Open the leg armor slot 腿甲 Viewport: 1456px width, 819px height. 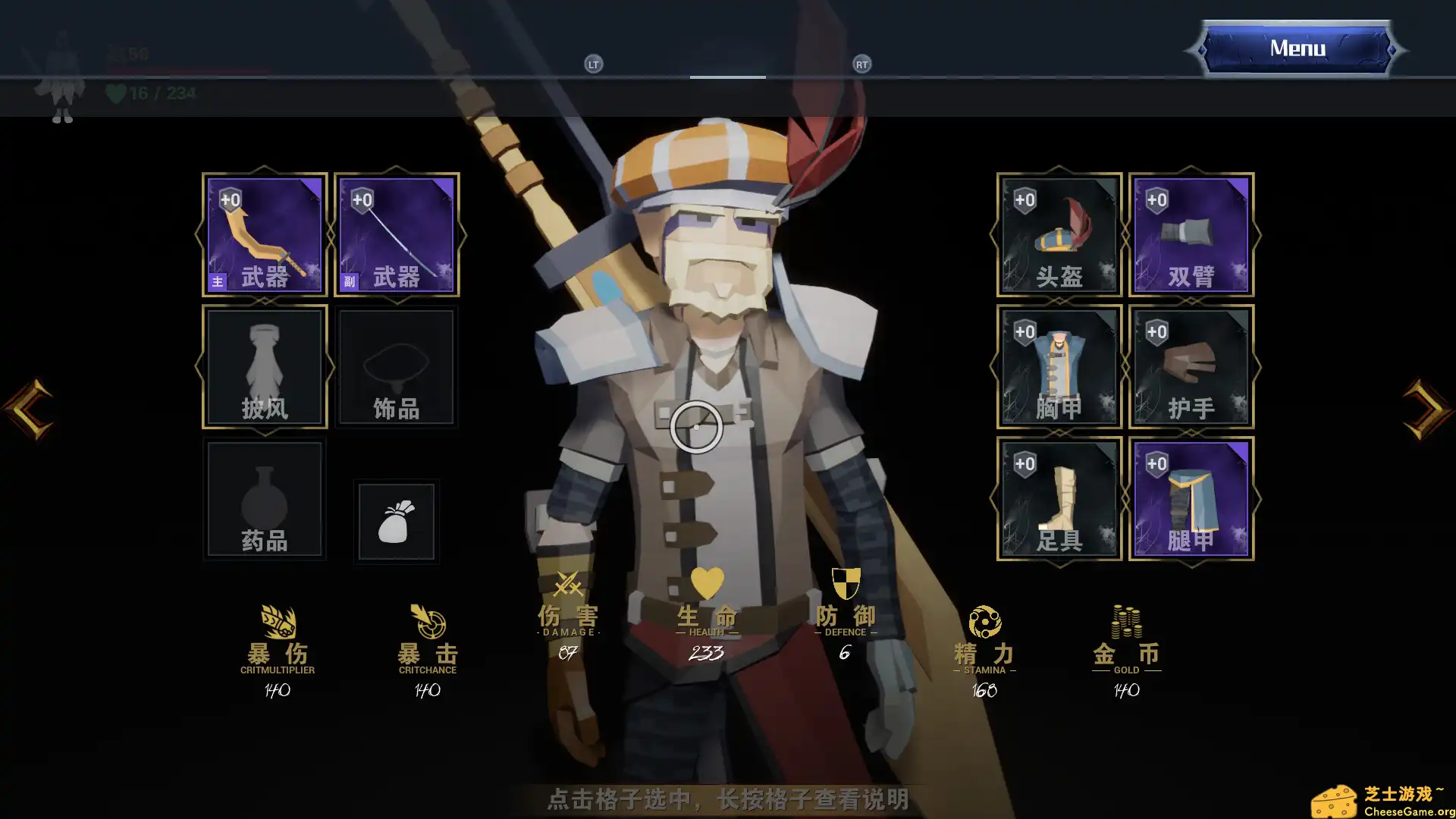1189,499
